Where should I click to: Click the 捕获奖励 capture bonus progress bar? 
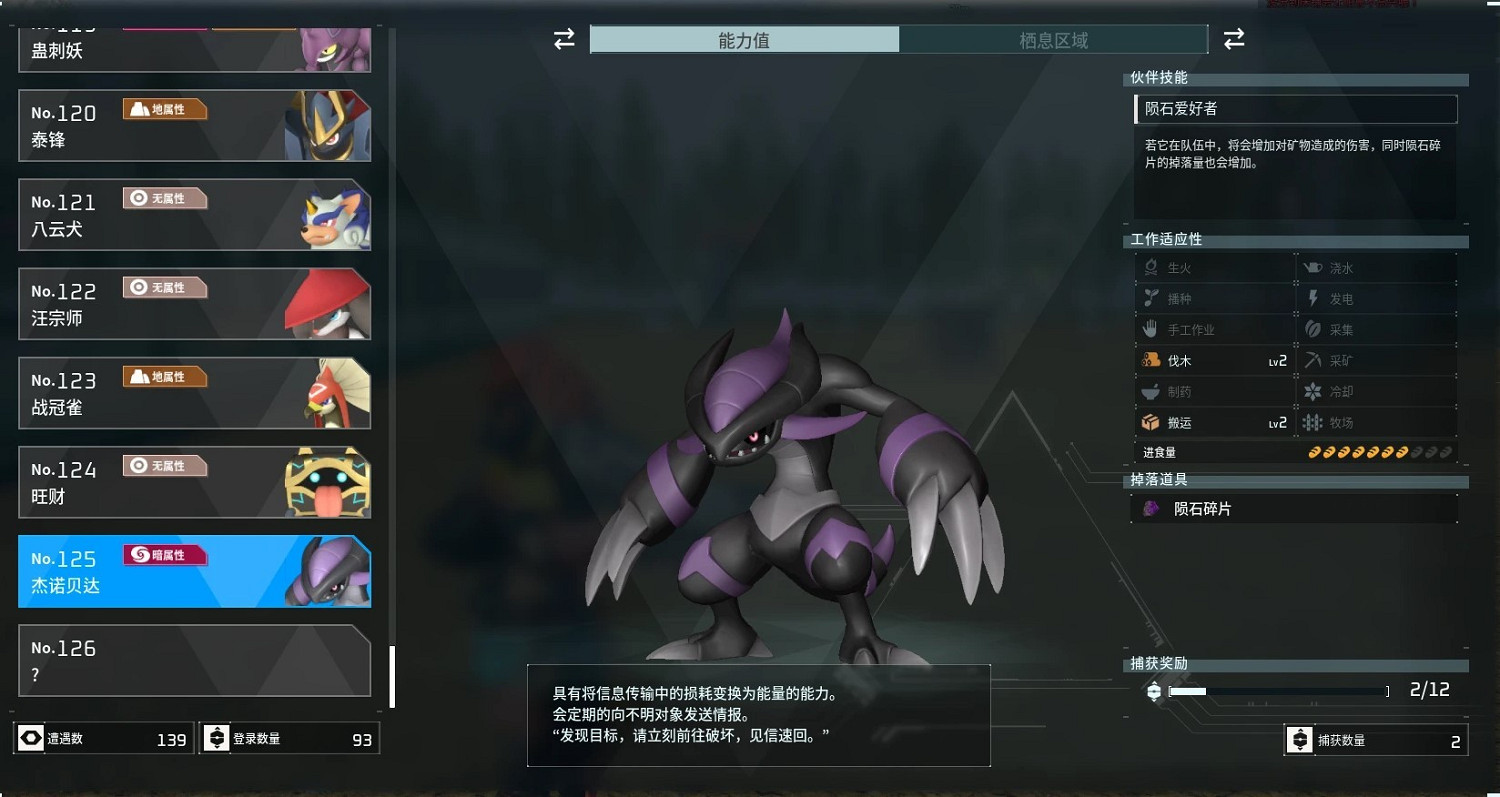pos(1280,690)
